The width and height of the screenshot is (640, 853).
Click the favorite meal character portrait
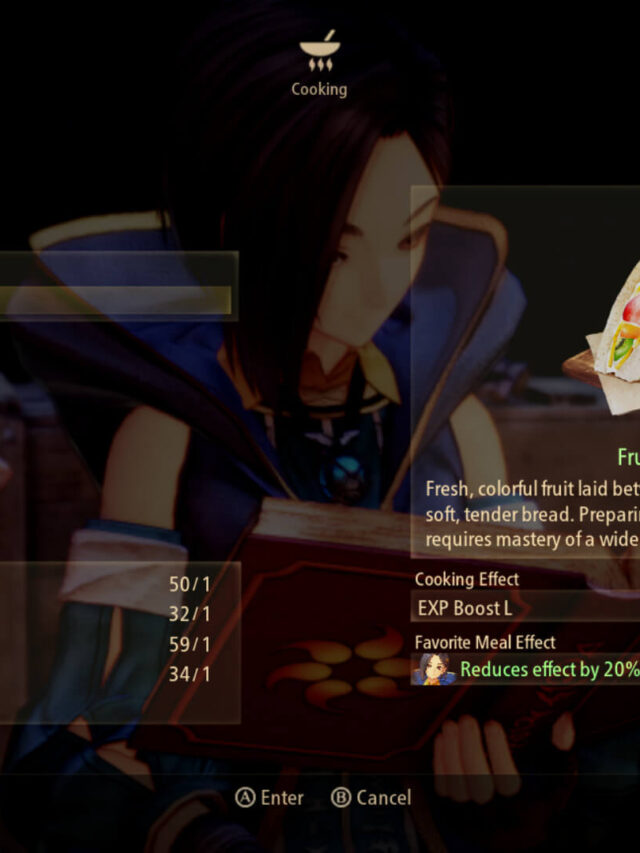434,670
